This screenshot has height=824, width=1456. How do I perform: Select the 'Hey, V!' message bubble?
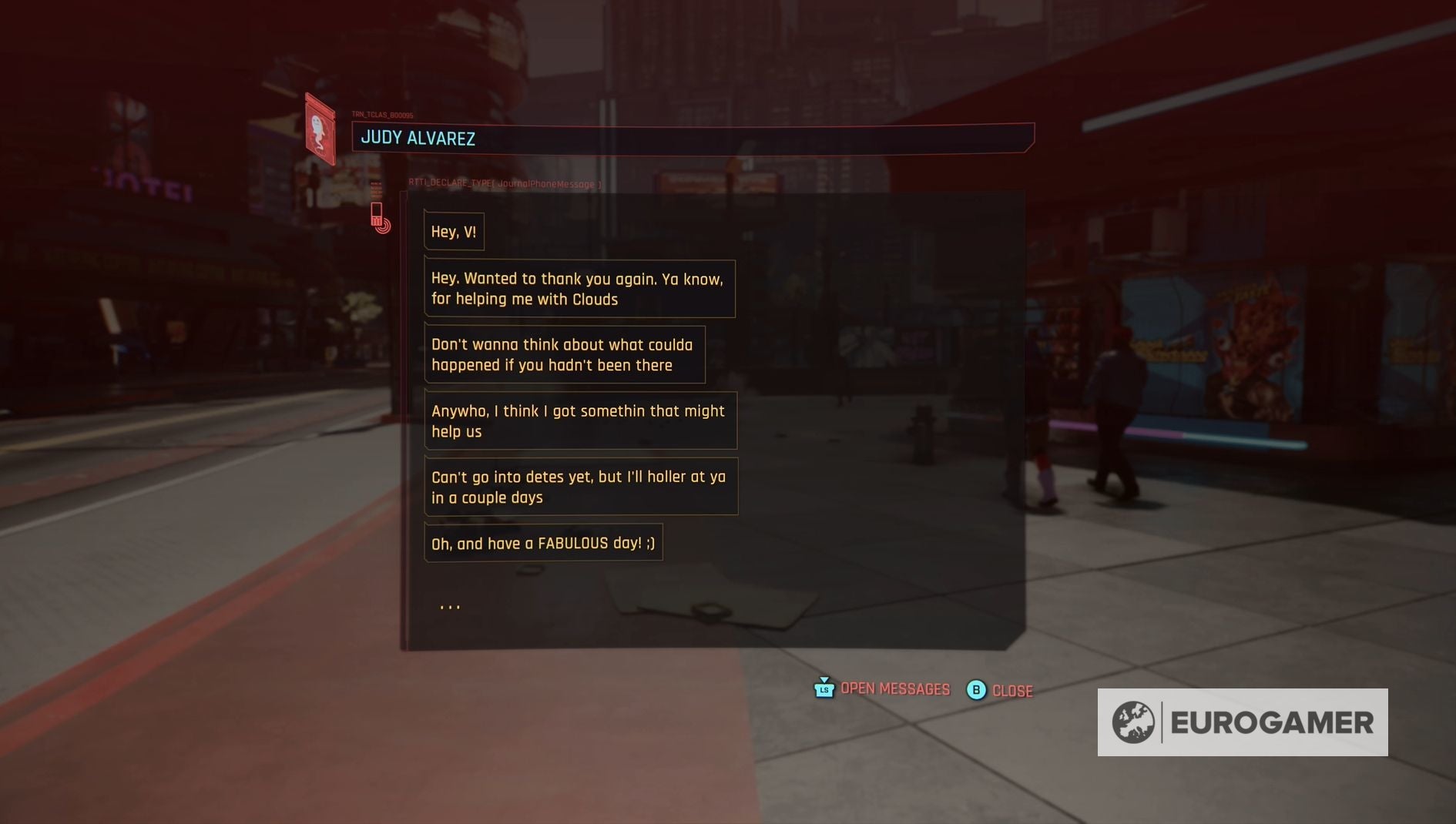click(454, 230)
